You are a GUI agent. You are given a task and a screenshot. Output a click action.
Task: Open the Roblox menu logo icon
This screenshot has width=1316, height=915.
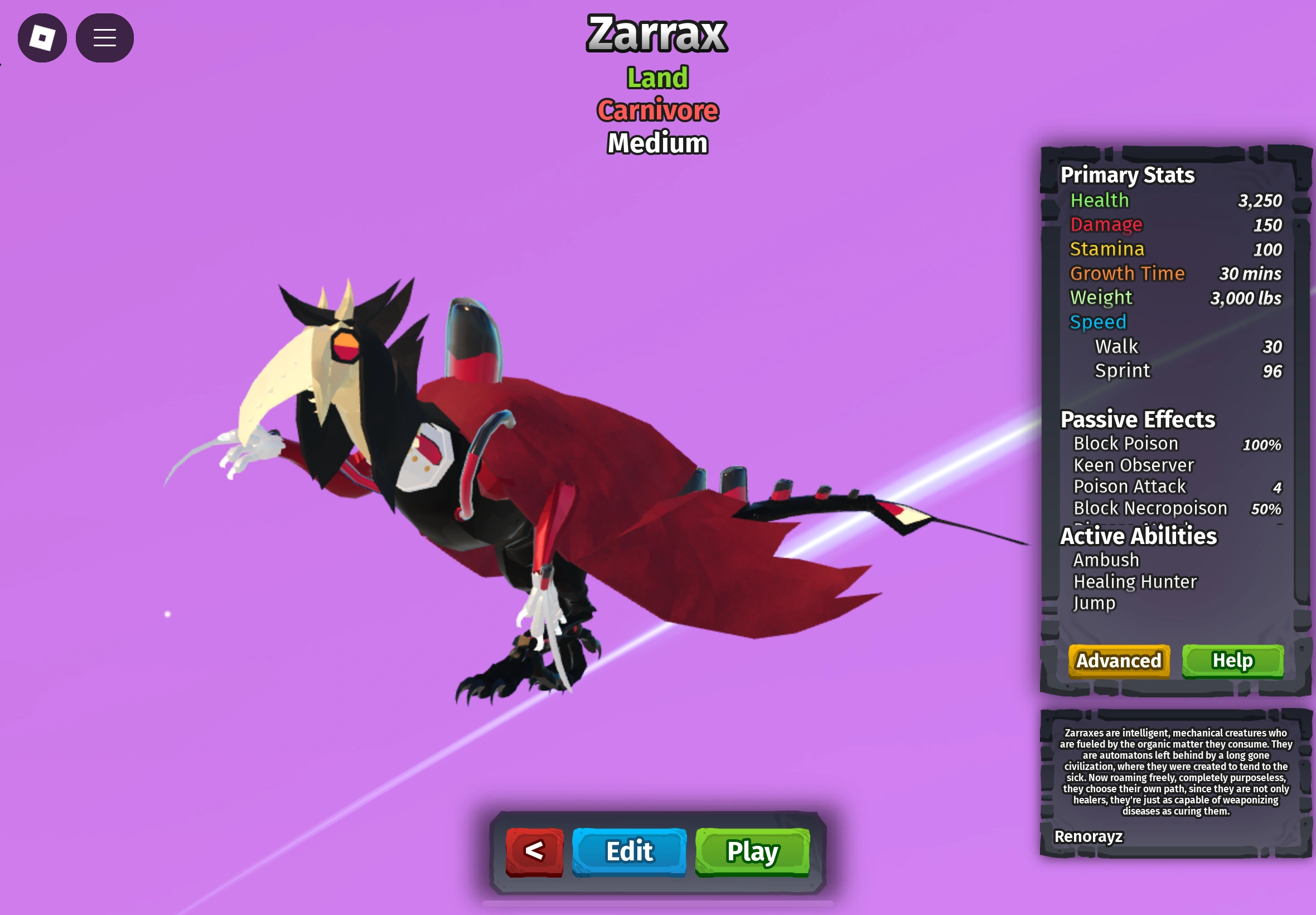42,37
